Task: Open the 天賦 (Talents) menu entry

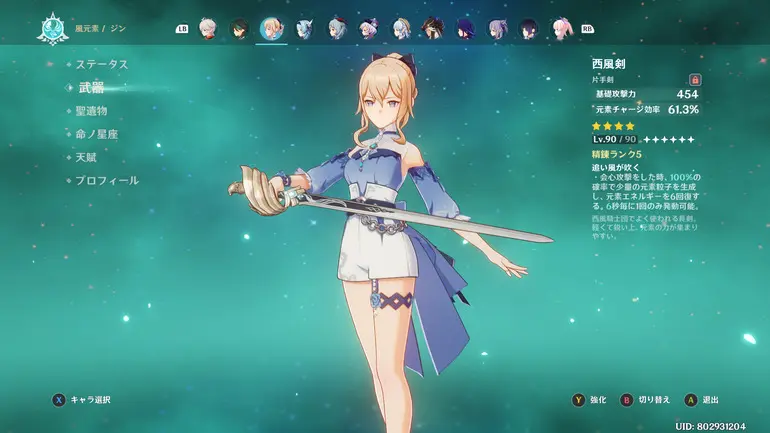Action: [86, 157]
